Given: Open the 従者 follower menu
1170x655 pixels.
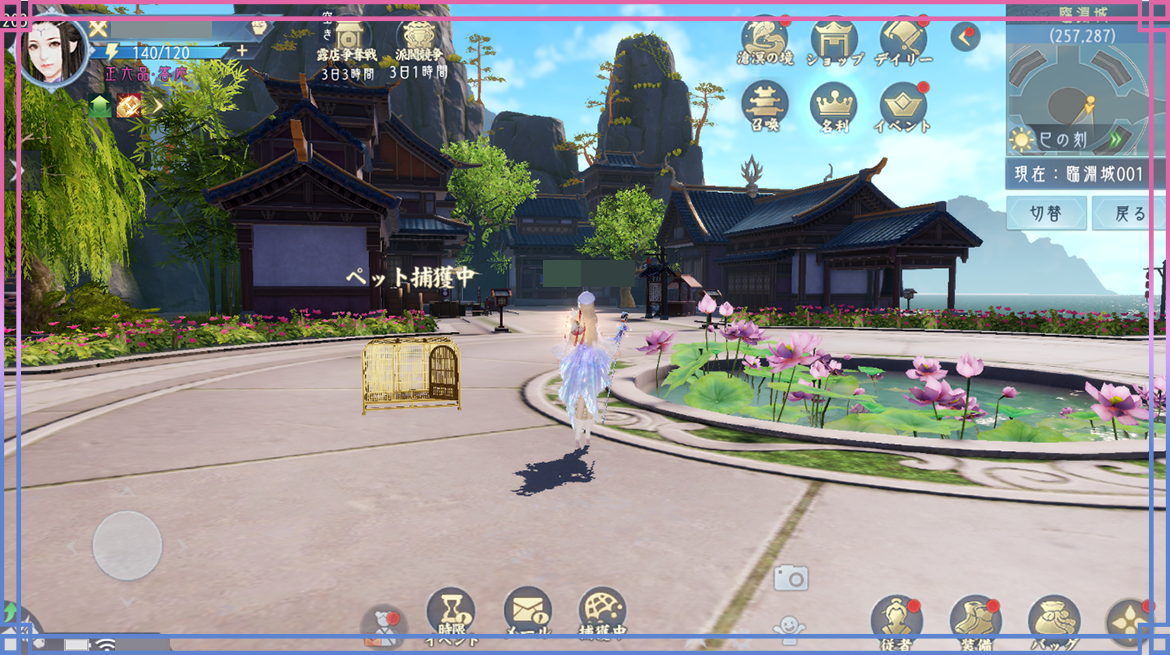Looking at the screenshot, I should tap(895, 620).
